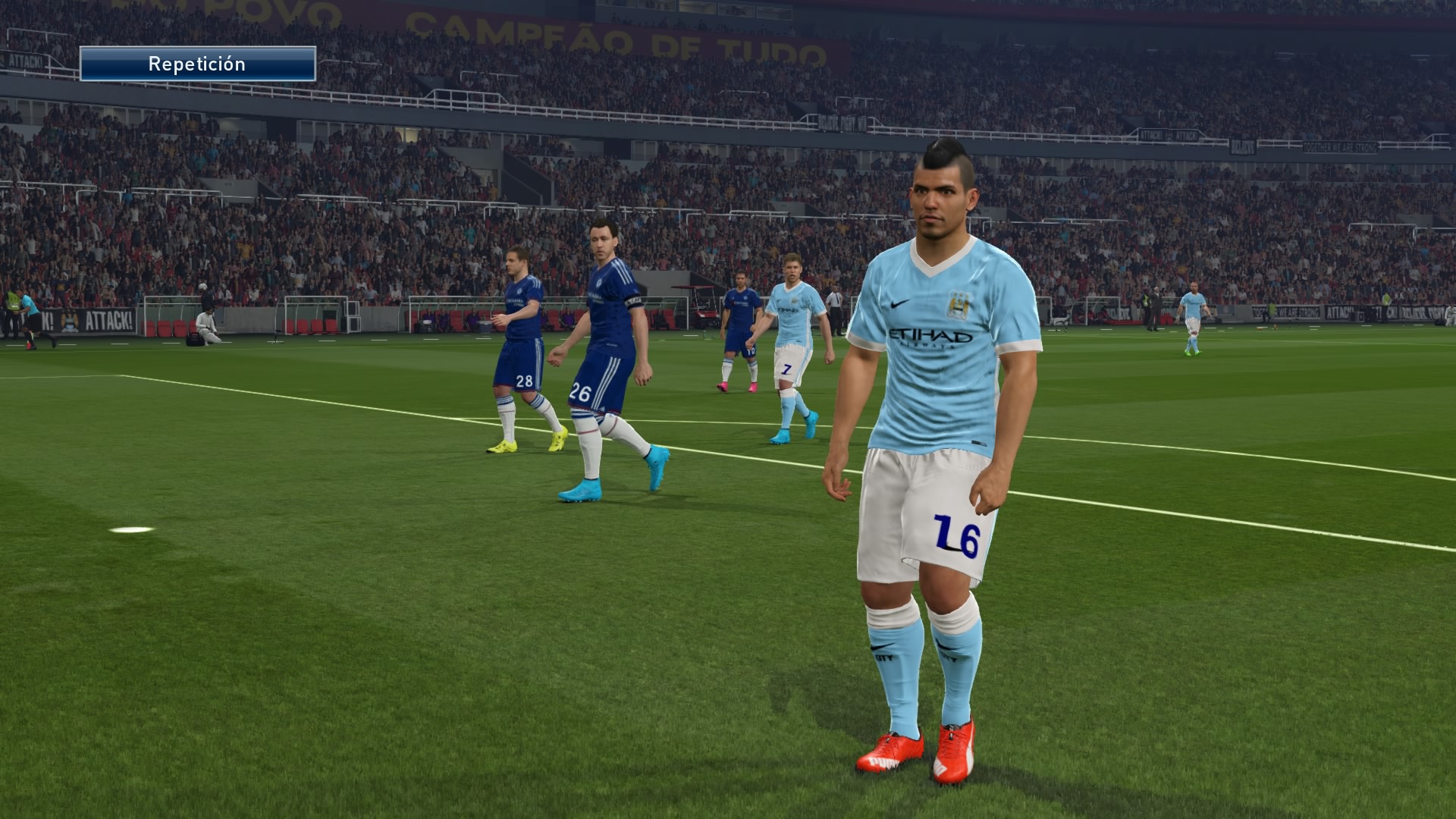Click the Repetición replay banner

pos(197,64)
